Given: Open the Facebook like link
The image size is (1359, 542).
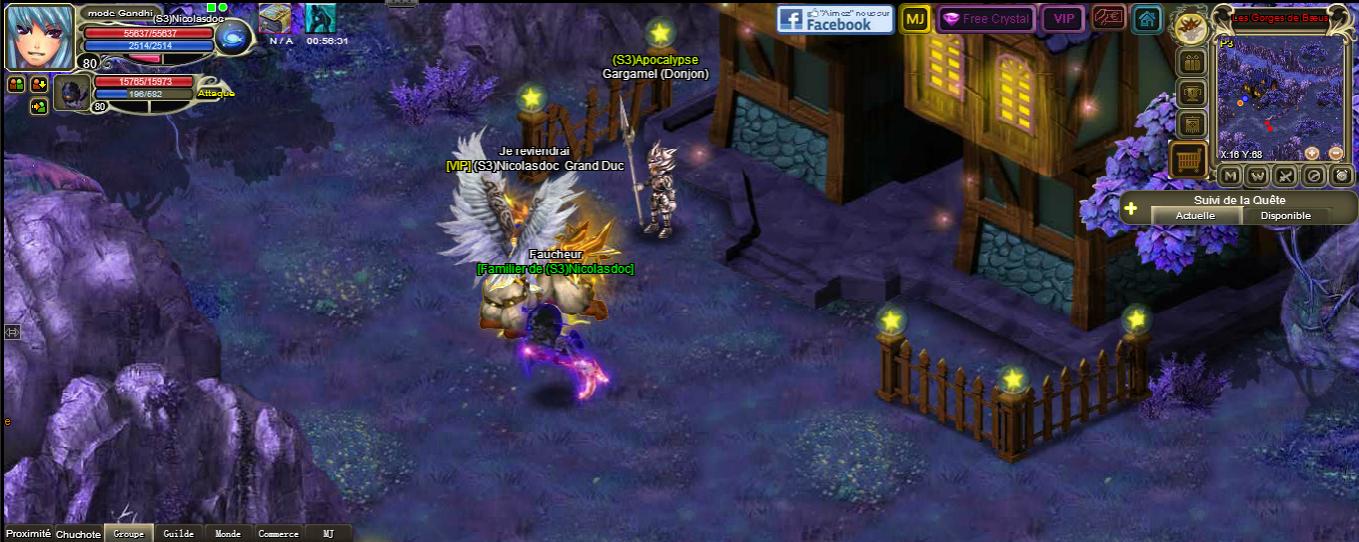Looking at the screenshot, I should (x=835, y=20).
